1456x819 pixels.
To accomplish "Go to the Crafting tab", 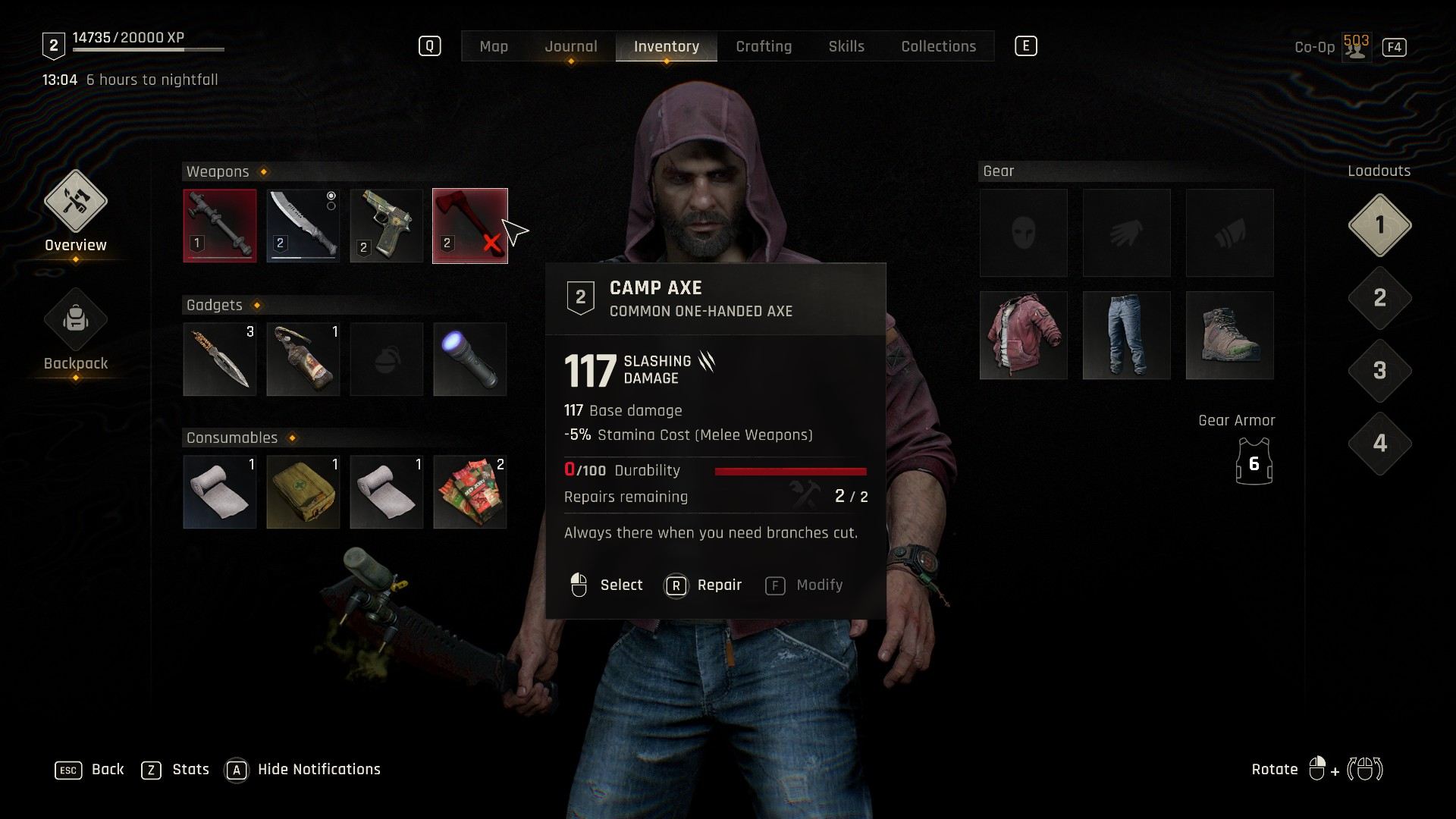I will click(764, 46).
